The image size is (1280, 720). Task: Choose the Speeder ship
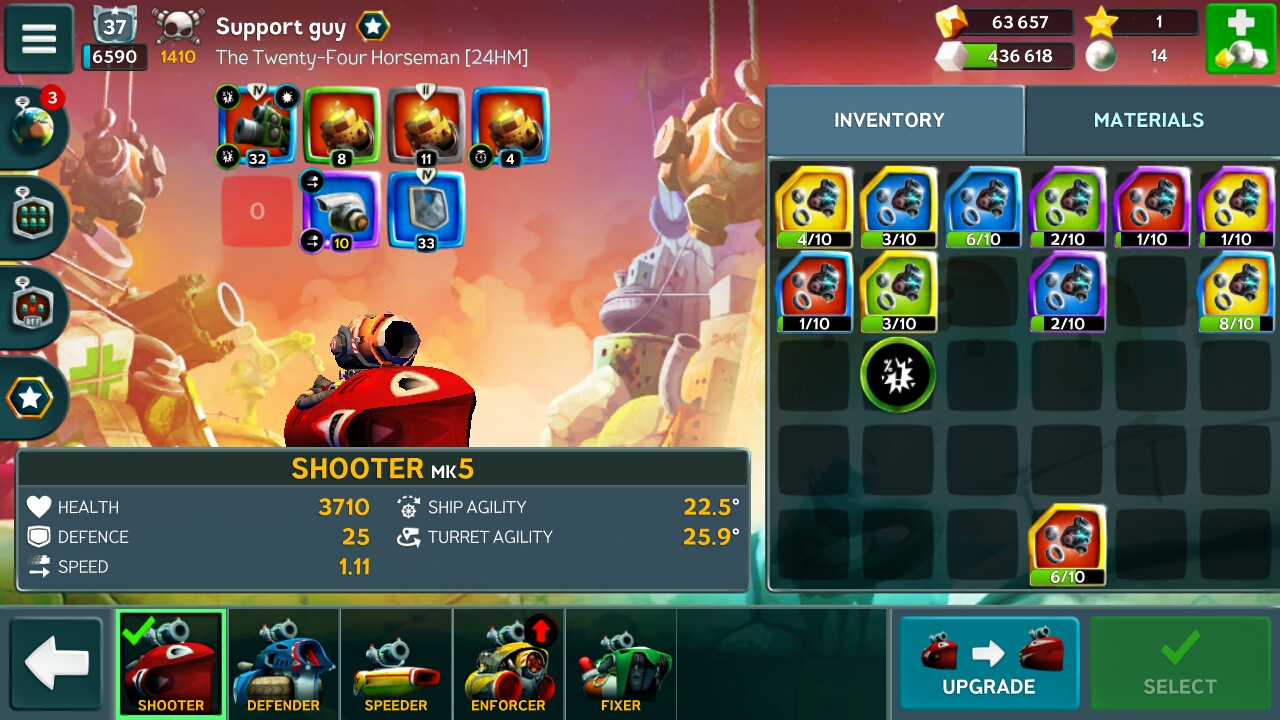tap(396, 665)
